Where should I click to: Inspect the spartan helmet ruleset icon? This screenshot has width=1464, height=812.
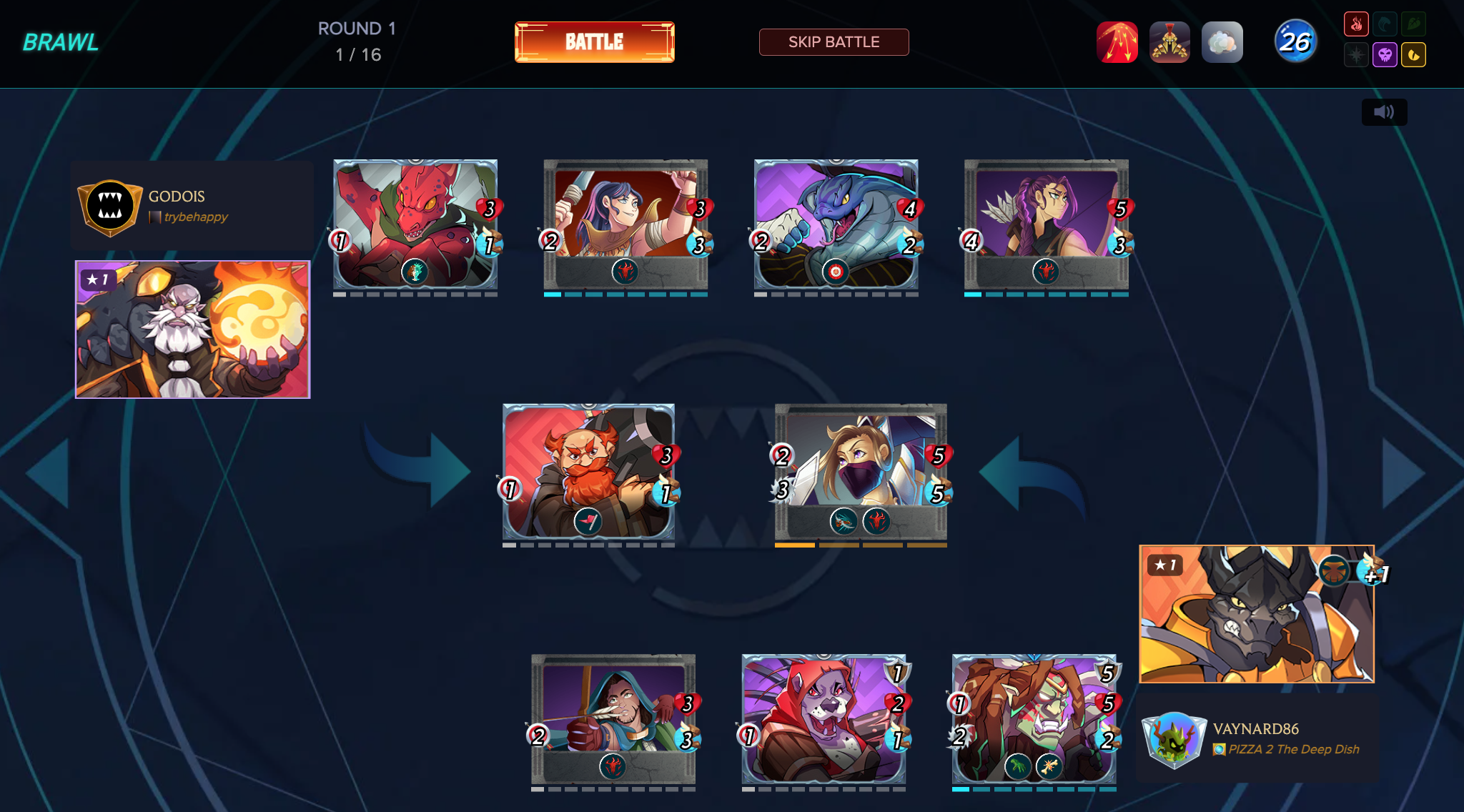[1169, 42]
